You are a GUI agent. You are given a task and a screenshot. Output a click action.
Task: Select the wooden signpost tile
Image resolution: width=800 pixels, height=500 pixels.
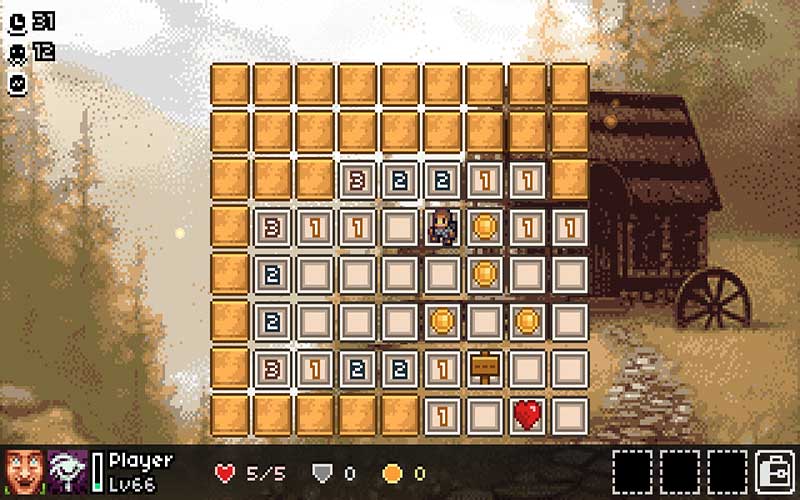tap(484, 367)
